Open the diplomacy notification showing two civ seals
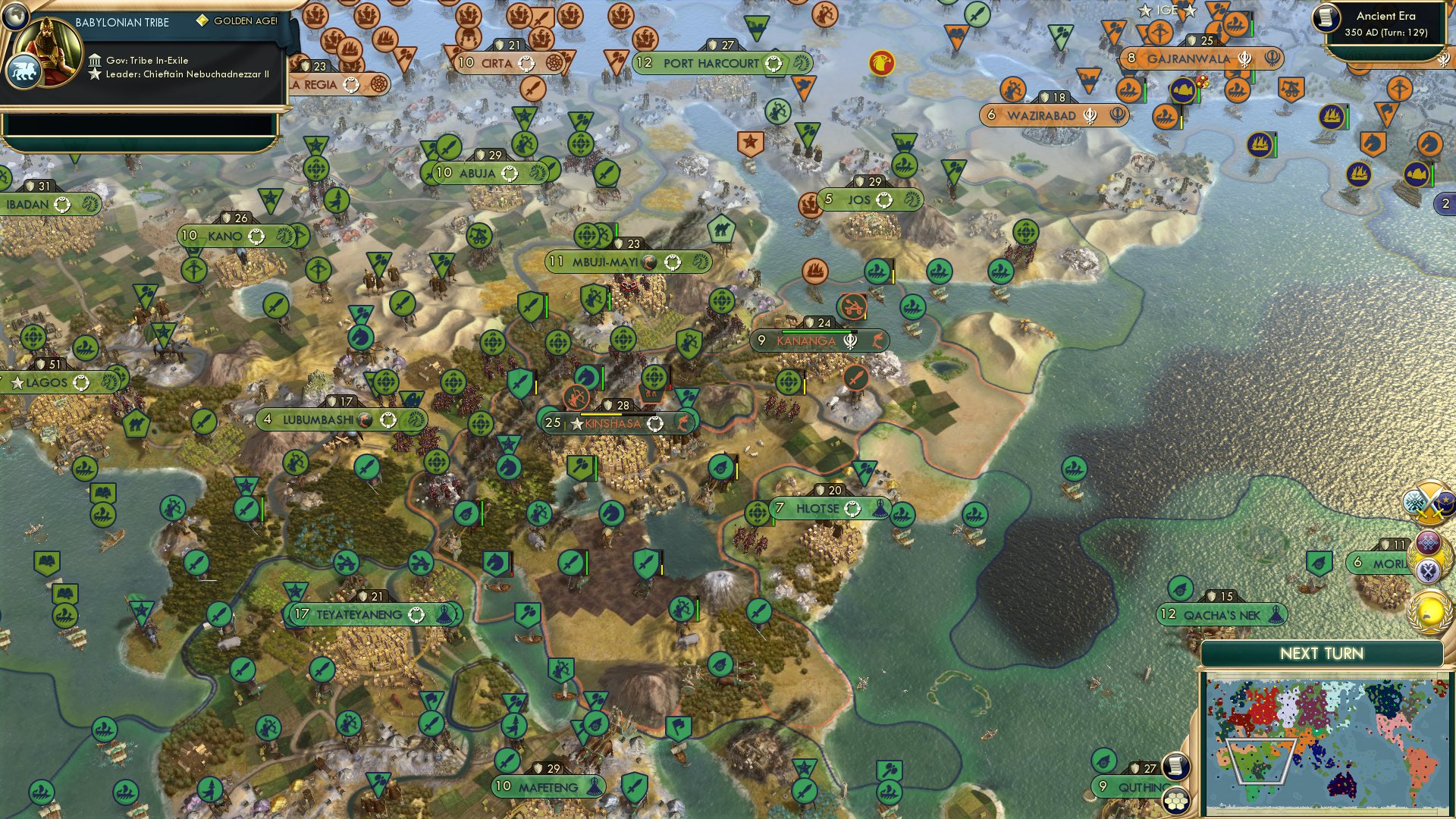The height and width of the screenshot is (819, 1456). [x=1429, y=557]
